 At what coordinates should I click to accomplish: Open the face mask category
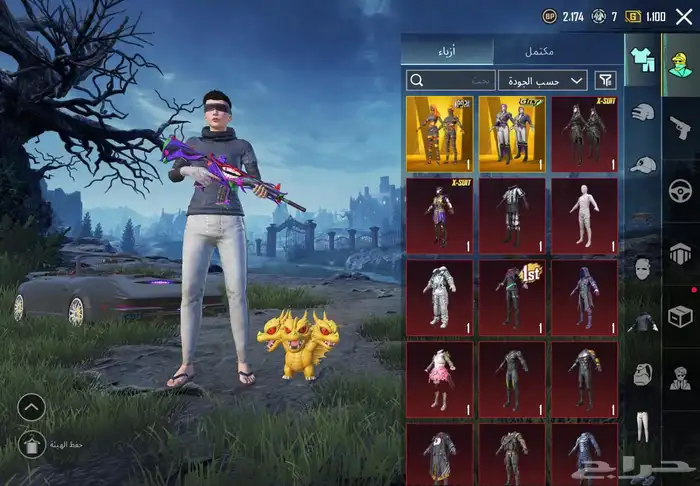pos(641,268)
